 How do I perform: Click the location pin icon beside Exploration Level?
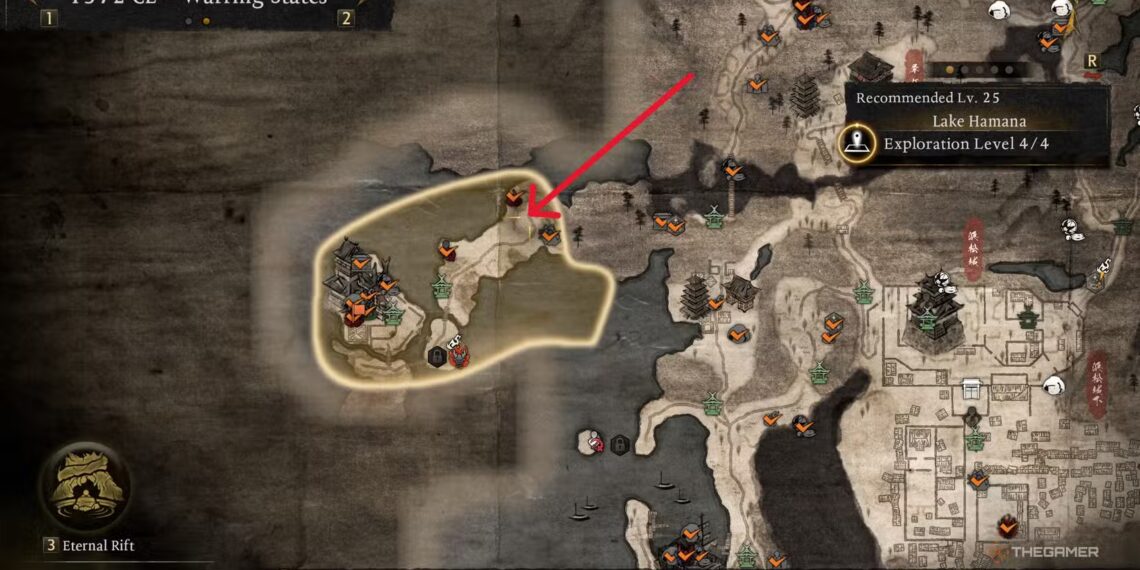tap(856, 145)
